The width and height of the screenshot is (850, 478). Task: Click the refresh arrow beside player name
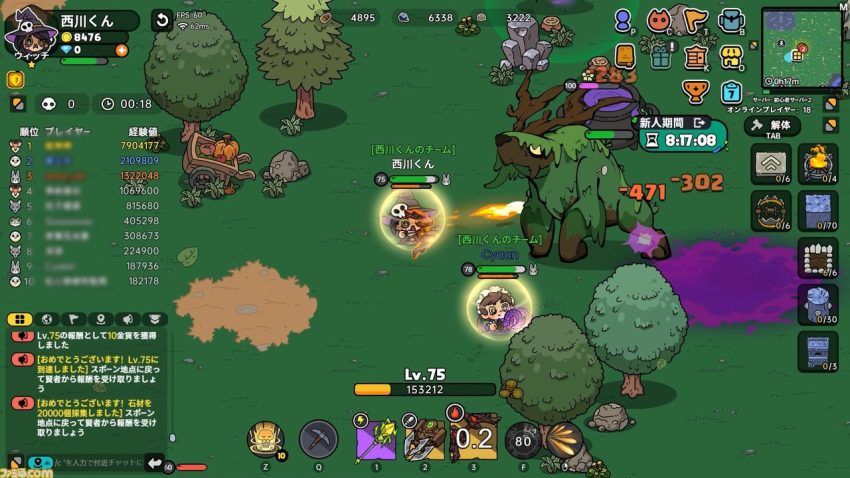click(x=161, y=20)
